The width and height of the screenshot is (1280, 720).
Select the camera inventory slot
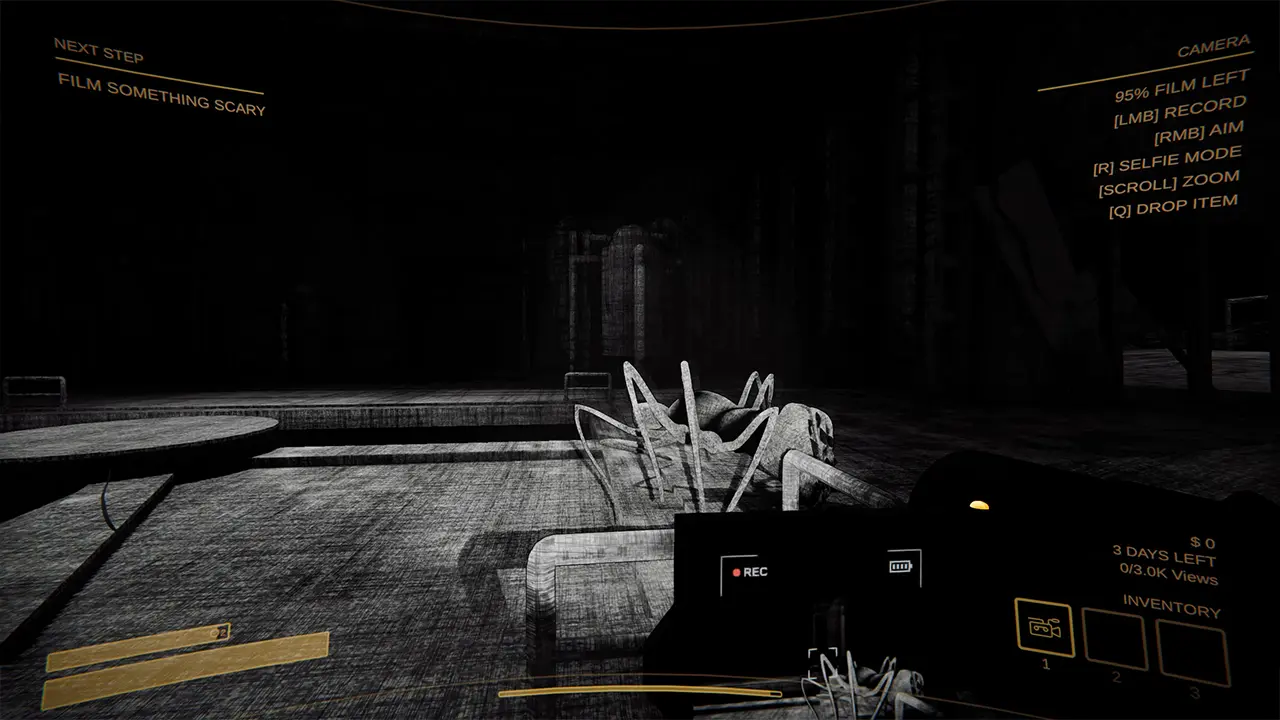(x=1044, y=628)
